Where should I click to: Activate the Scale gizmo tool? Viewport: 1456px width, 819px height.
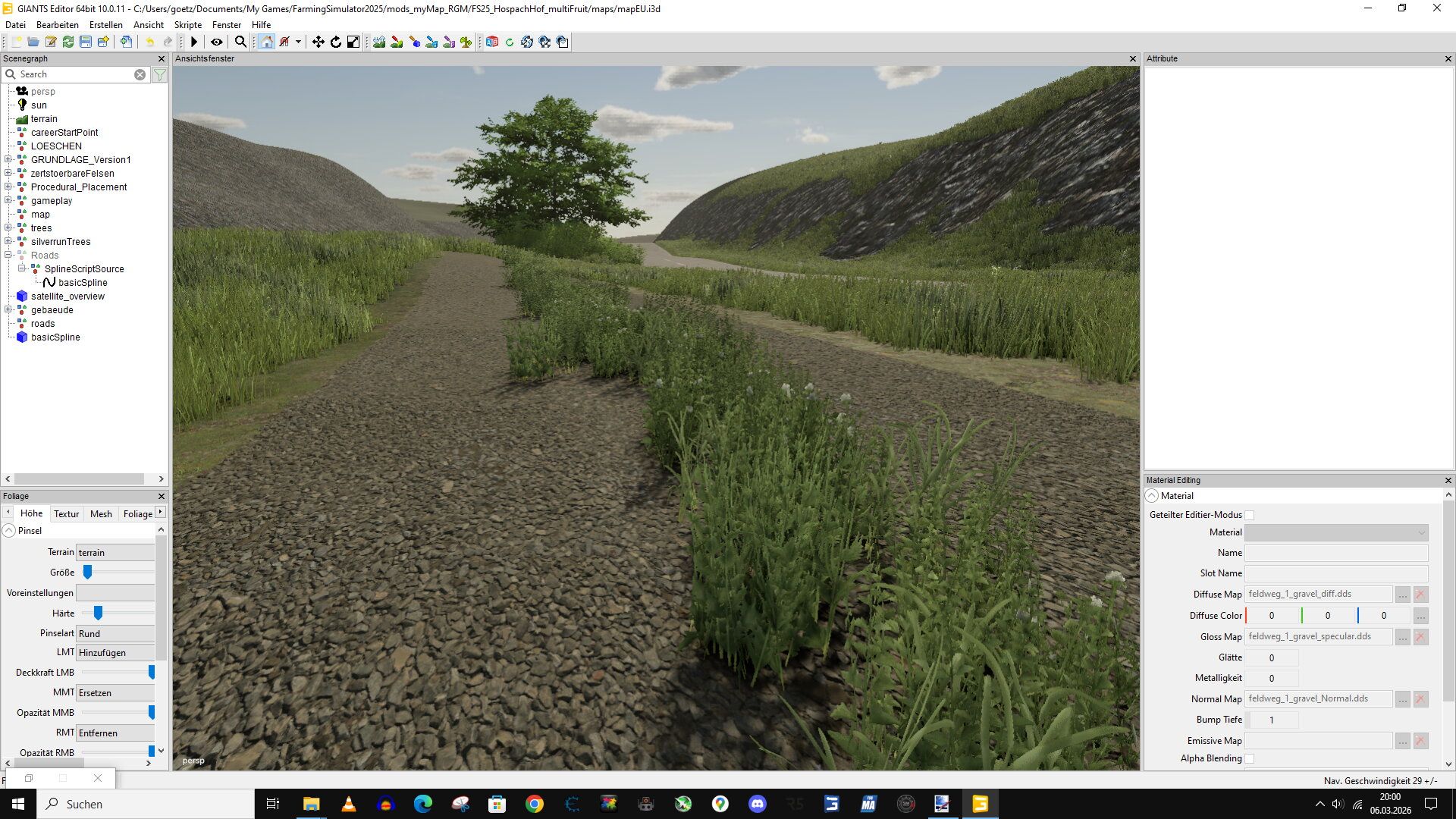(353, 42)
